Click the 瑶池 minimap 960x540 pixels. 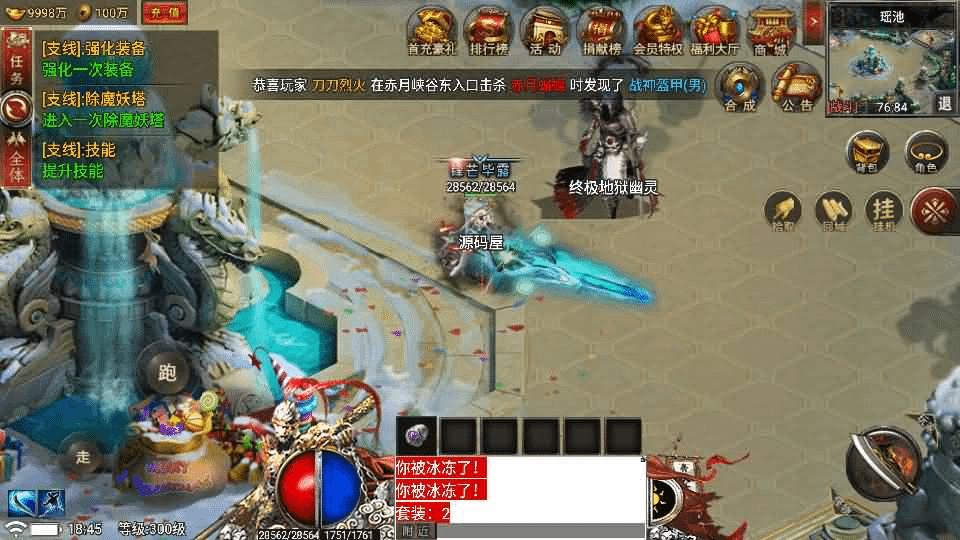coord(880,58)
